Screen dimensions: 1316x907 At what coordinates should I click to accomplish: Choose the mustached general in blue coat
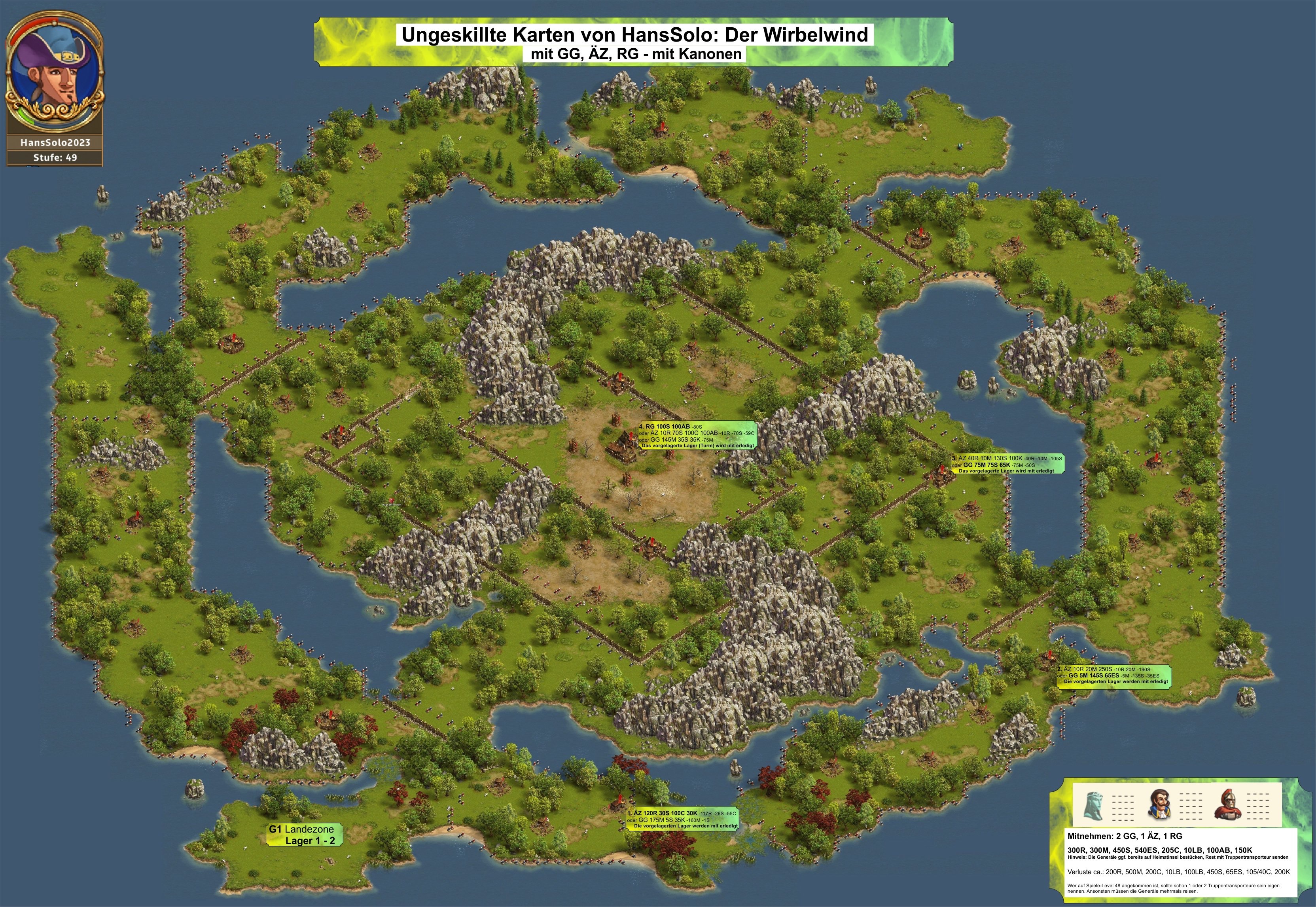coord(1161,805)
